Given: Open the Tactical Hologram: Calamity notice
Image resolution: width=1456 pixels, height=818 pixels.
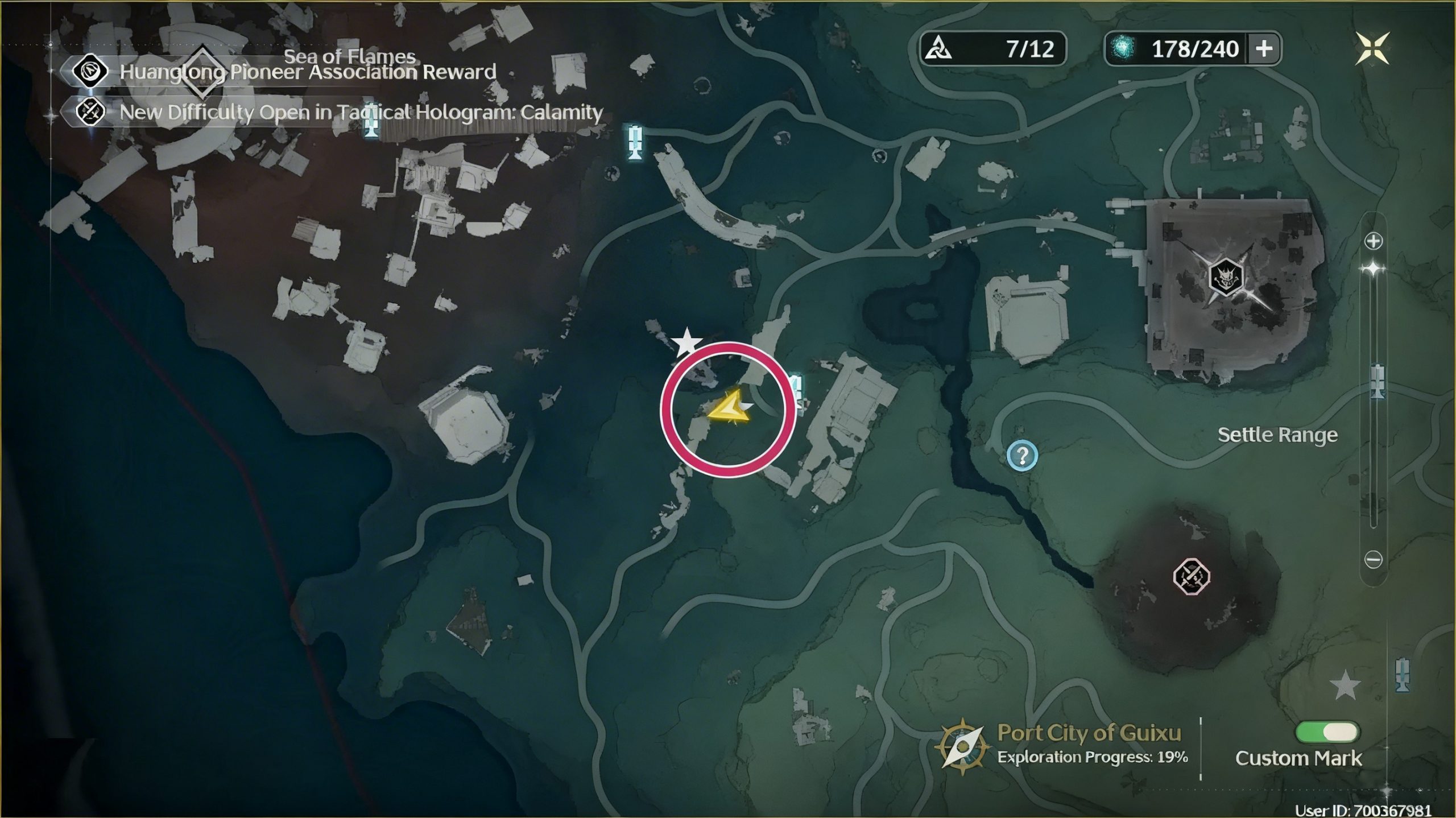Looking at the screenshot, I should point(361,112).
